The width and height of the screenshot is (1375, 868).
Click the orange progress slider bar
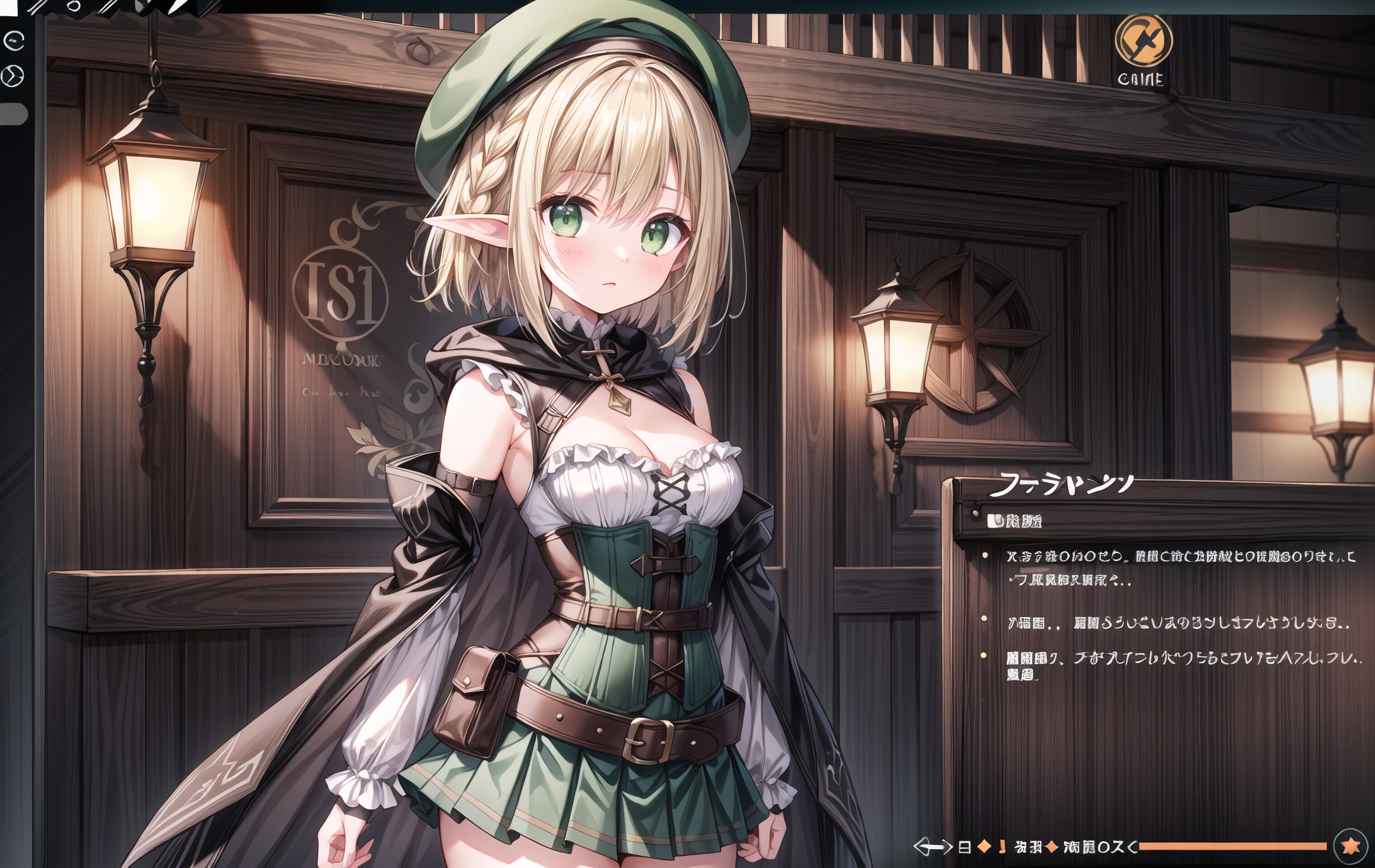pos(1232,846)
